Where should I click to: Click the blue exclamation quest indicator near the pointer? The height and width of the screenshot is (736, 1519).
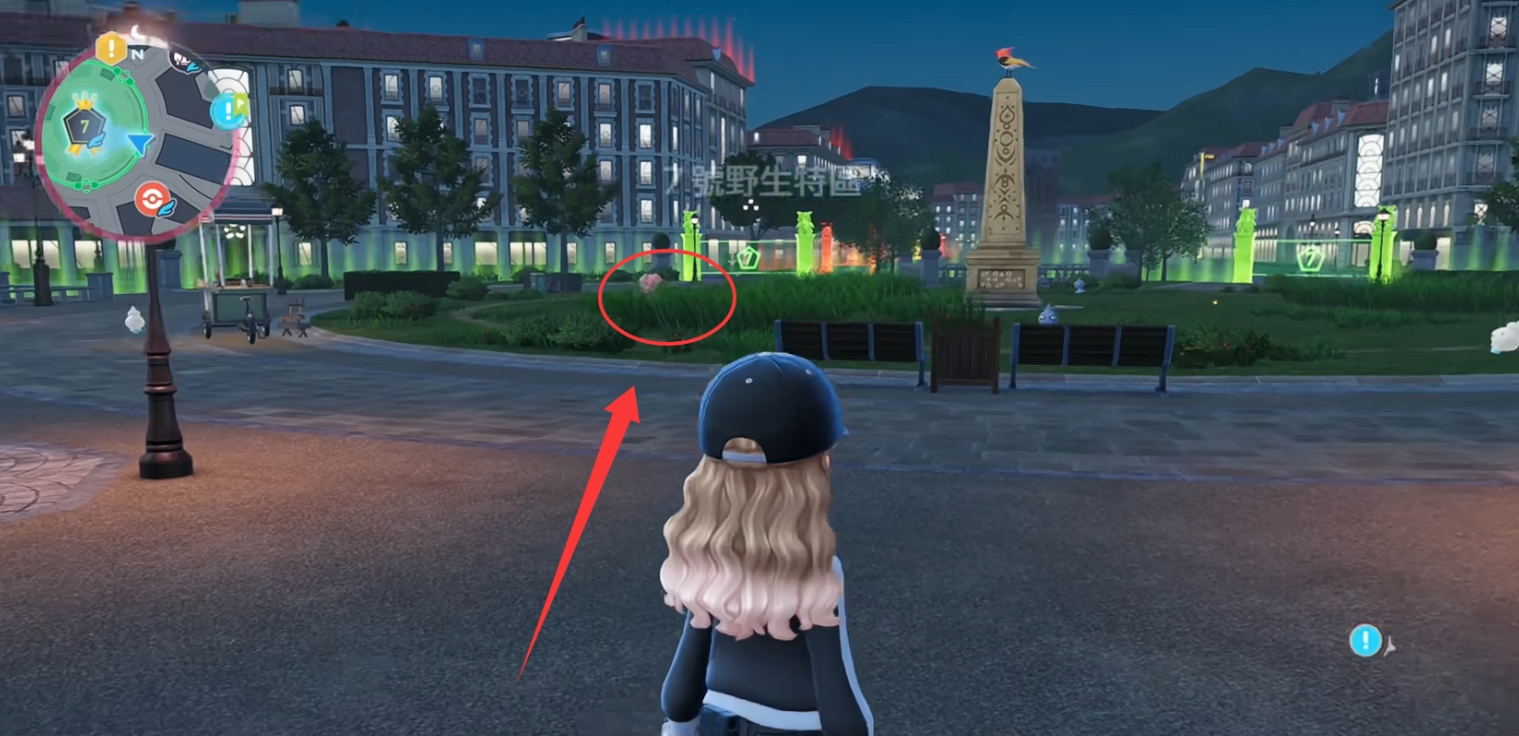pos(1365,640)
